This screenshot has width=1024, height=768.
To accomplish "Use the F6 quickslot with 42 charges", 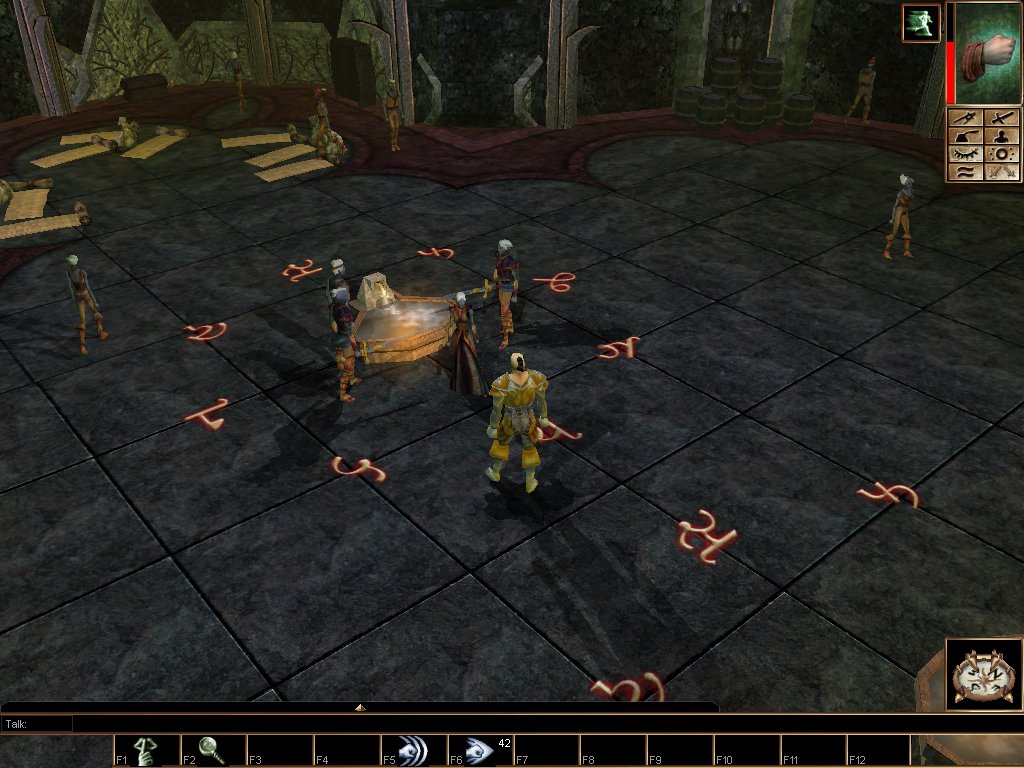I will point(482,751).
